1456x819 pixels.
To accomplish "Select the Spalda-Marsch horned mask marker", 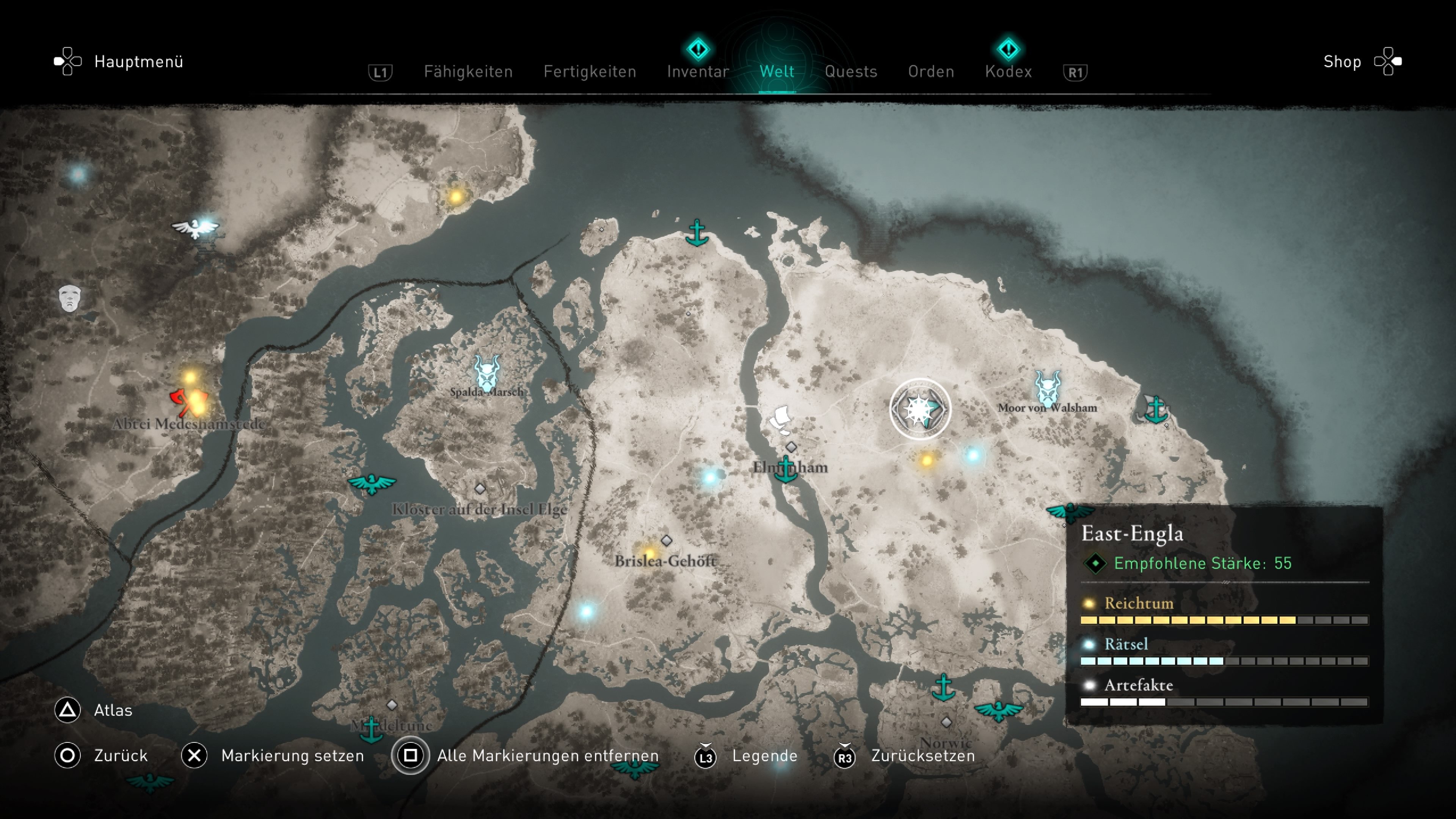I will tap(486, 372).
